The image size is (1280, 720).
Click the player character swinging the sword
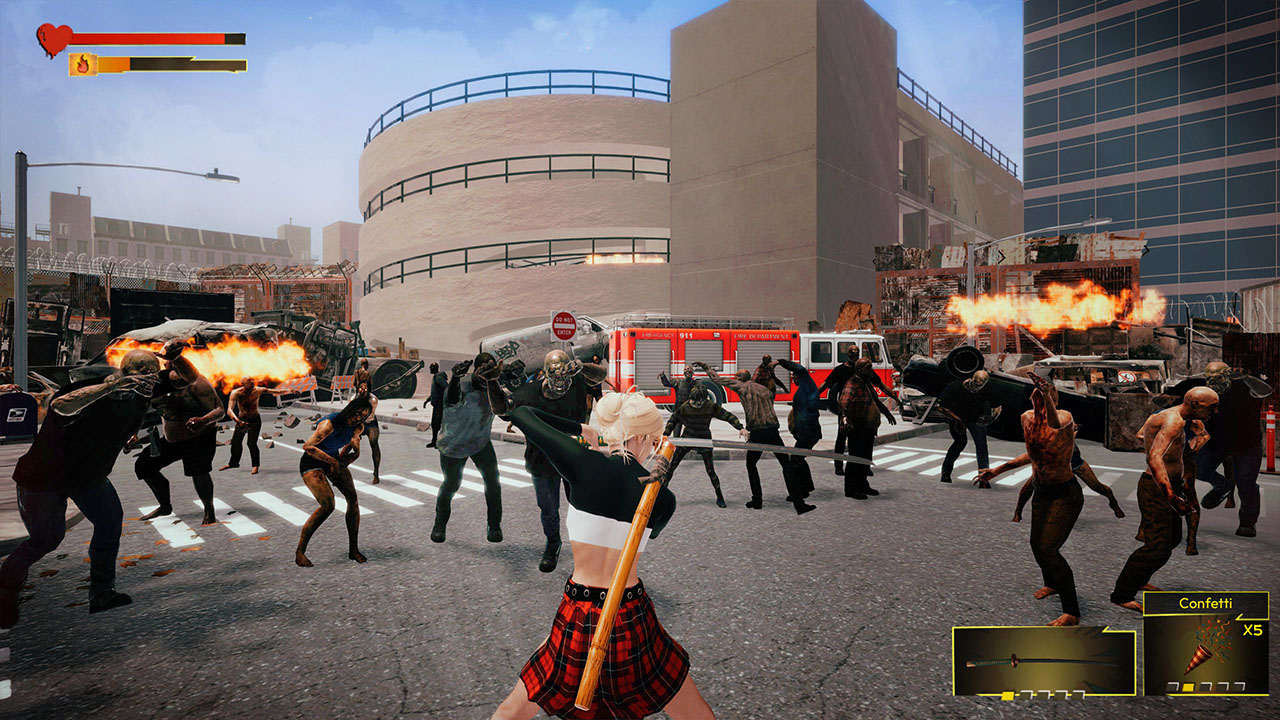click(x=620, y=520)
